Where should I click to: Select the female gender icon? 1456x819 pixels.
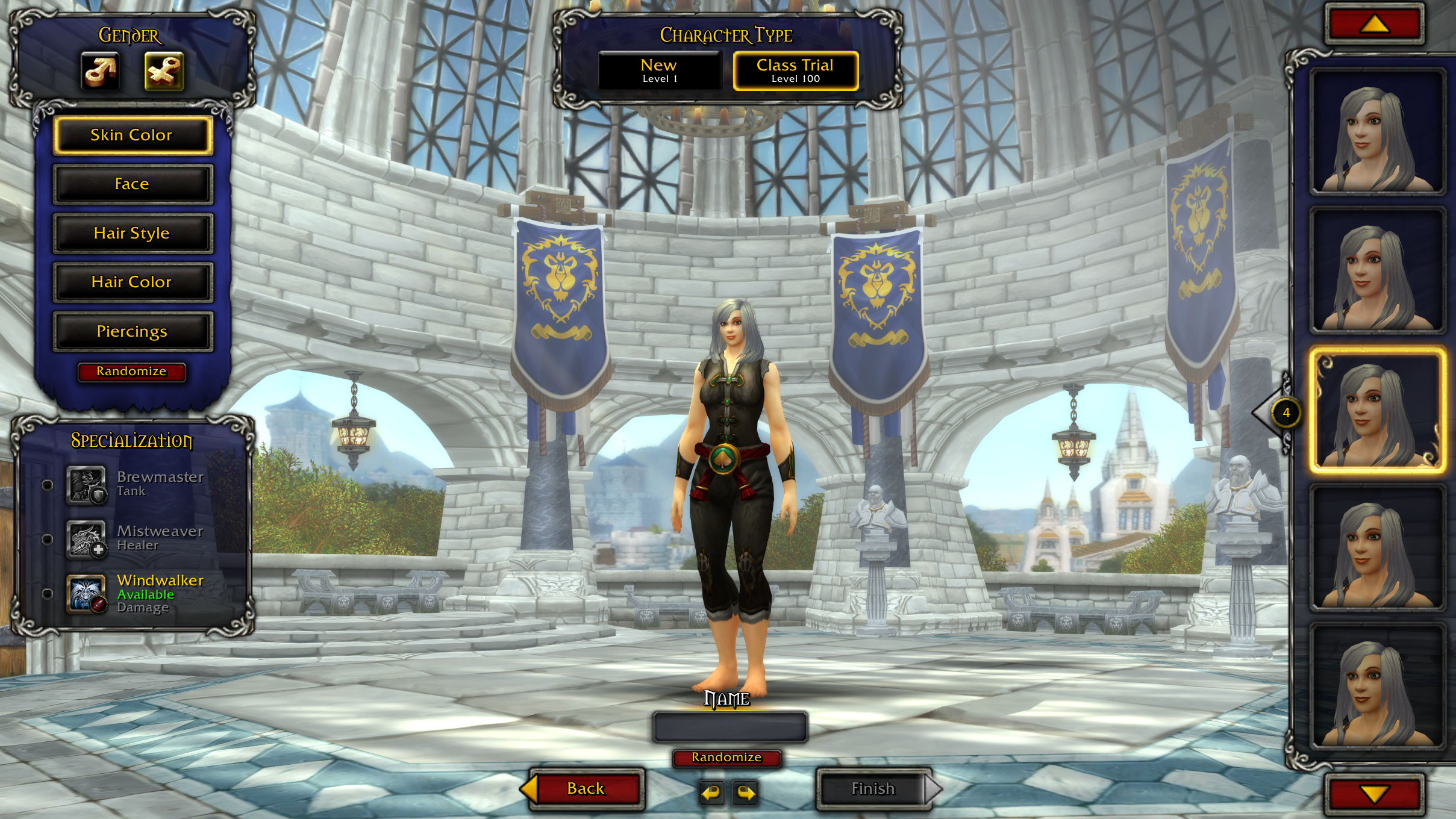coord(164,71)
